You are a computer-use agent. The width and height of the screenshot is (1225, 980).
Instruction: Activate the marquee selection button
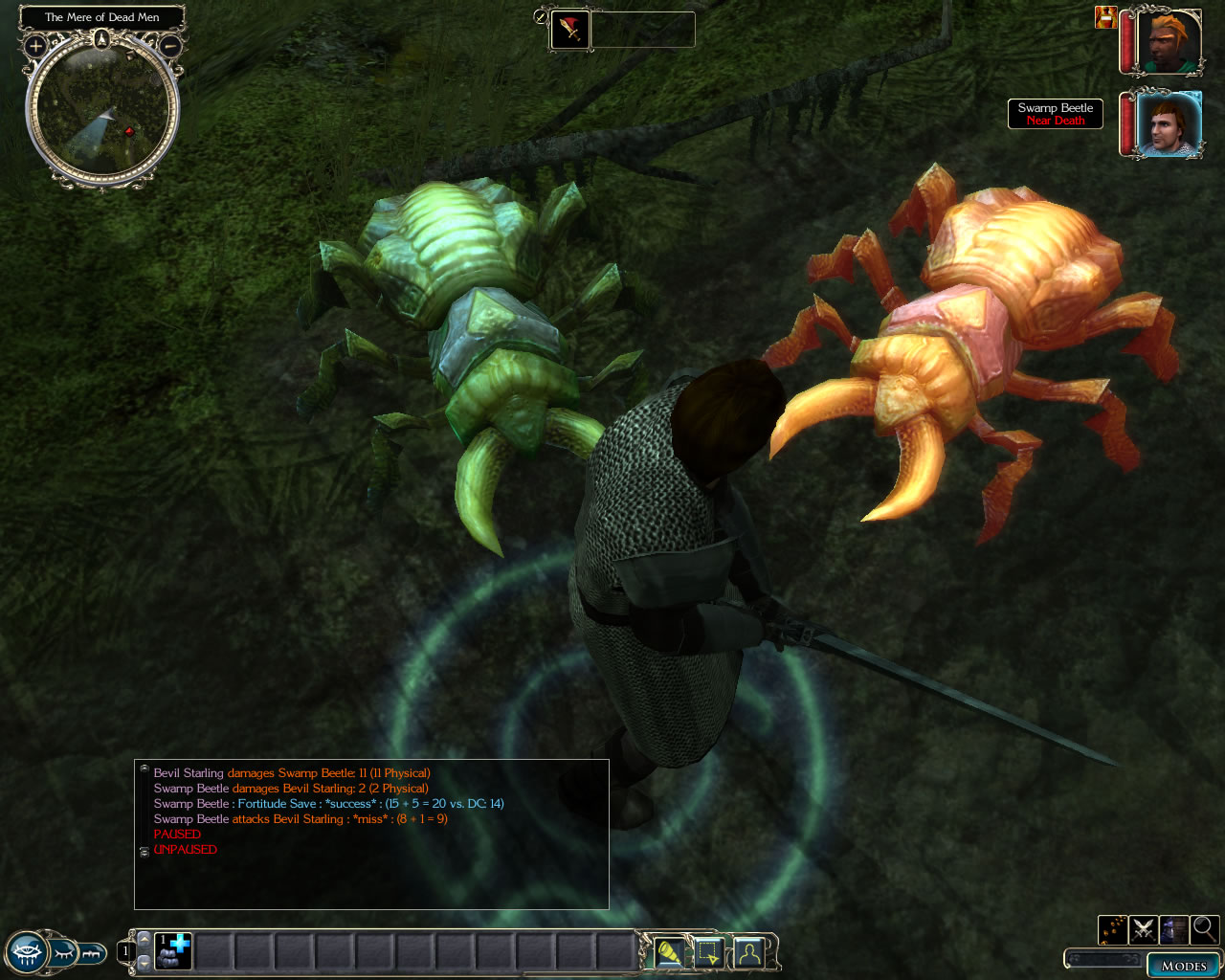coord(708,953)
